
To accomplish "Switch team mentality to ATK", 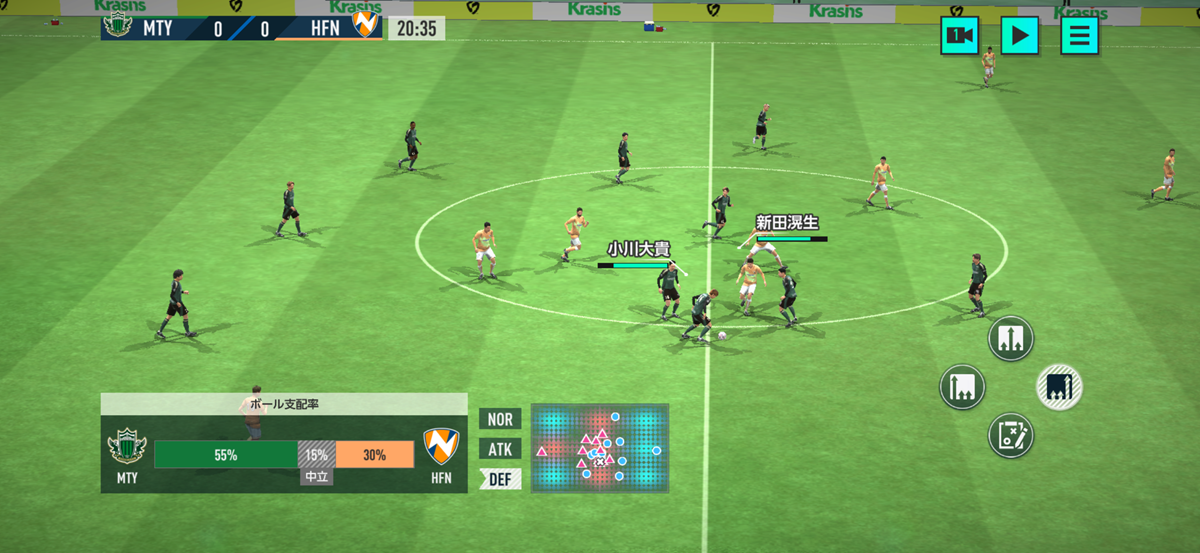I will [x=500, y=449].
